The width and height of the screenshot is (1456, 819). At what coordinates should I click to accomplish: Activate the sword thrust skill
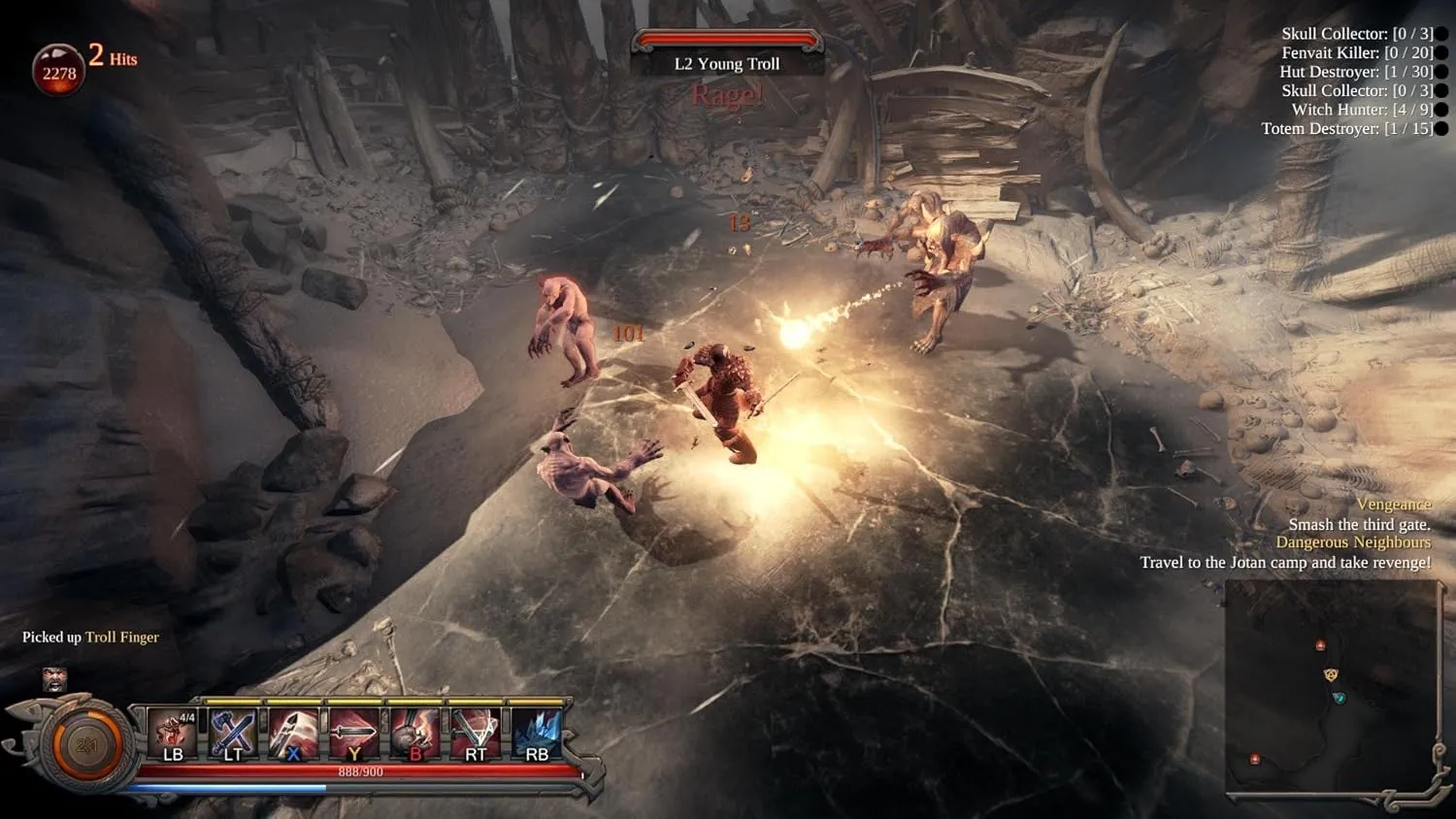coord(353,734)
